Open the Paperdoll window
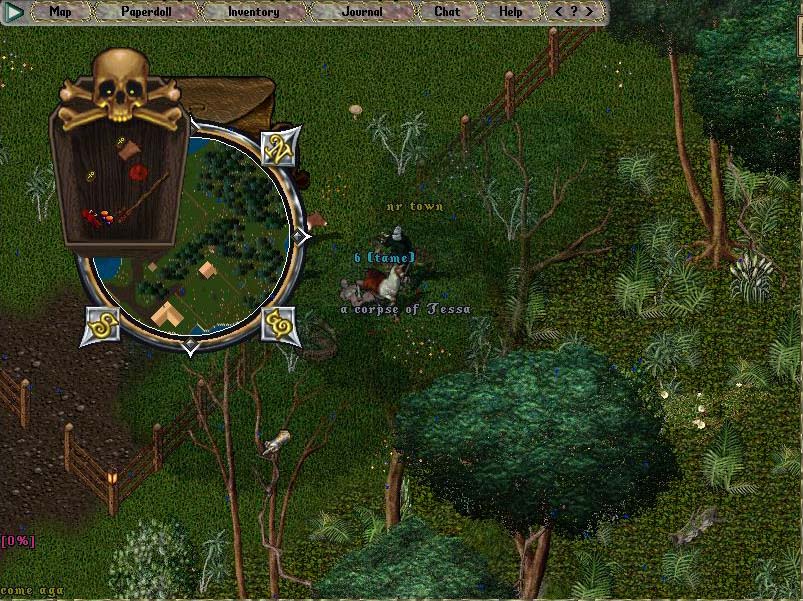803x601 pixels. (x=146, y=12)
